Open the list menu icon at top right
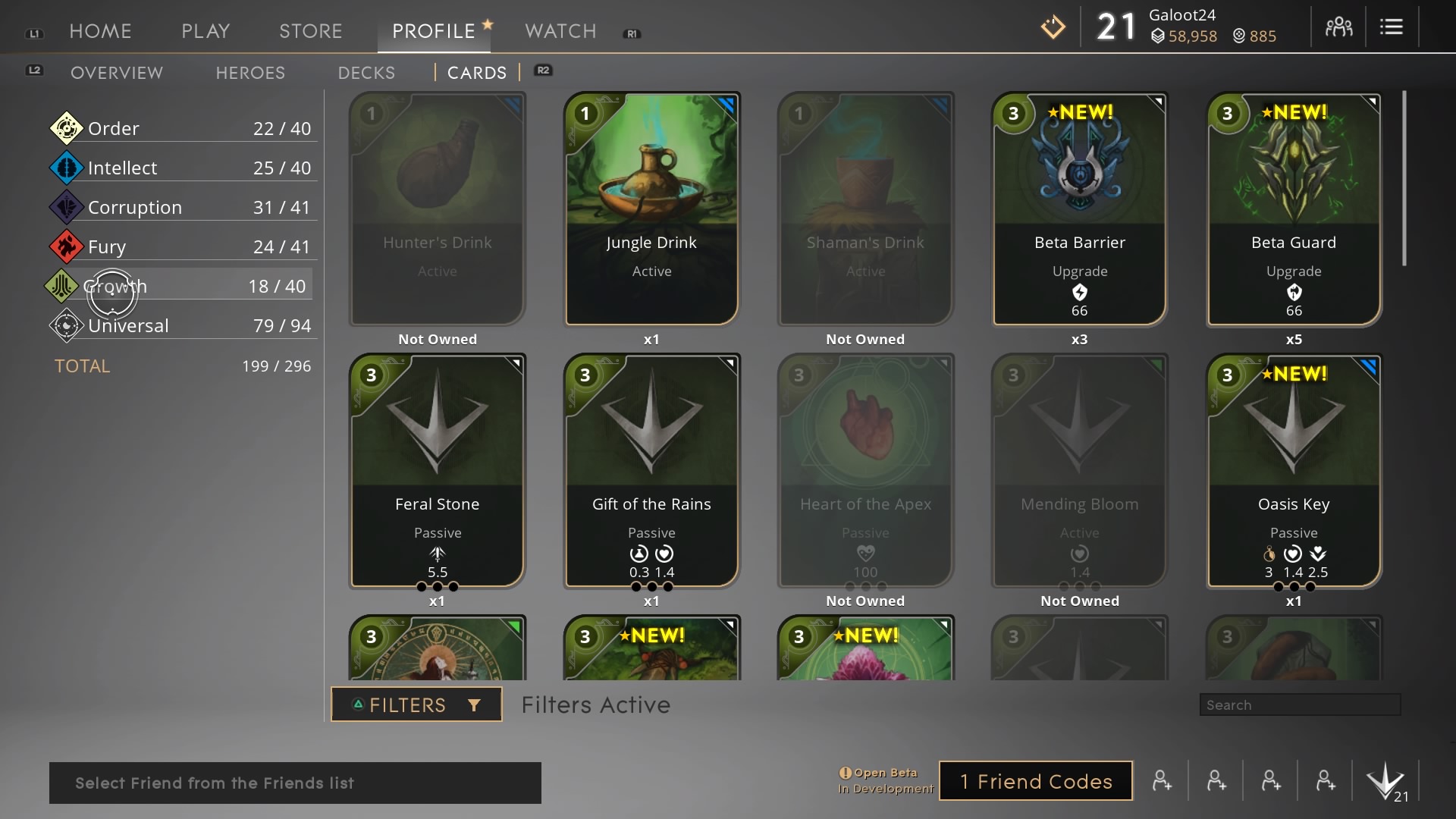The image size is (1456, 819). 1391,27
